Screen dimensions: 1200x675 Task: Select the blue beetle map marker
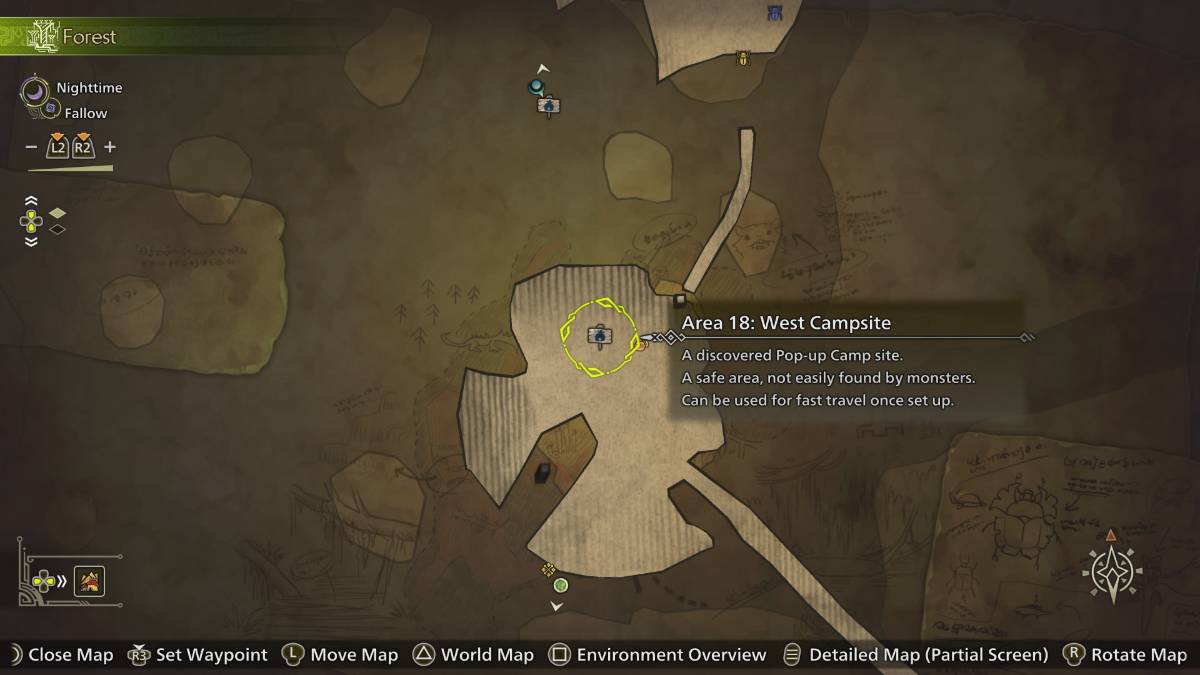point(775,13)
